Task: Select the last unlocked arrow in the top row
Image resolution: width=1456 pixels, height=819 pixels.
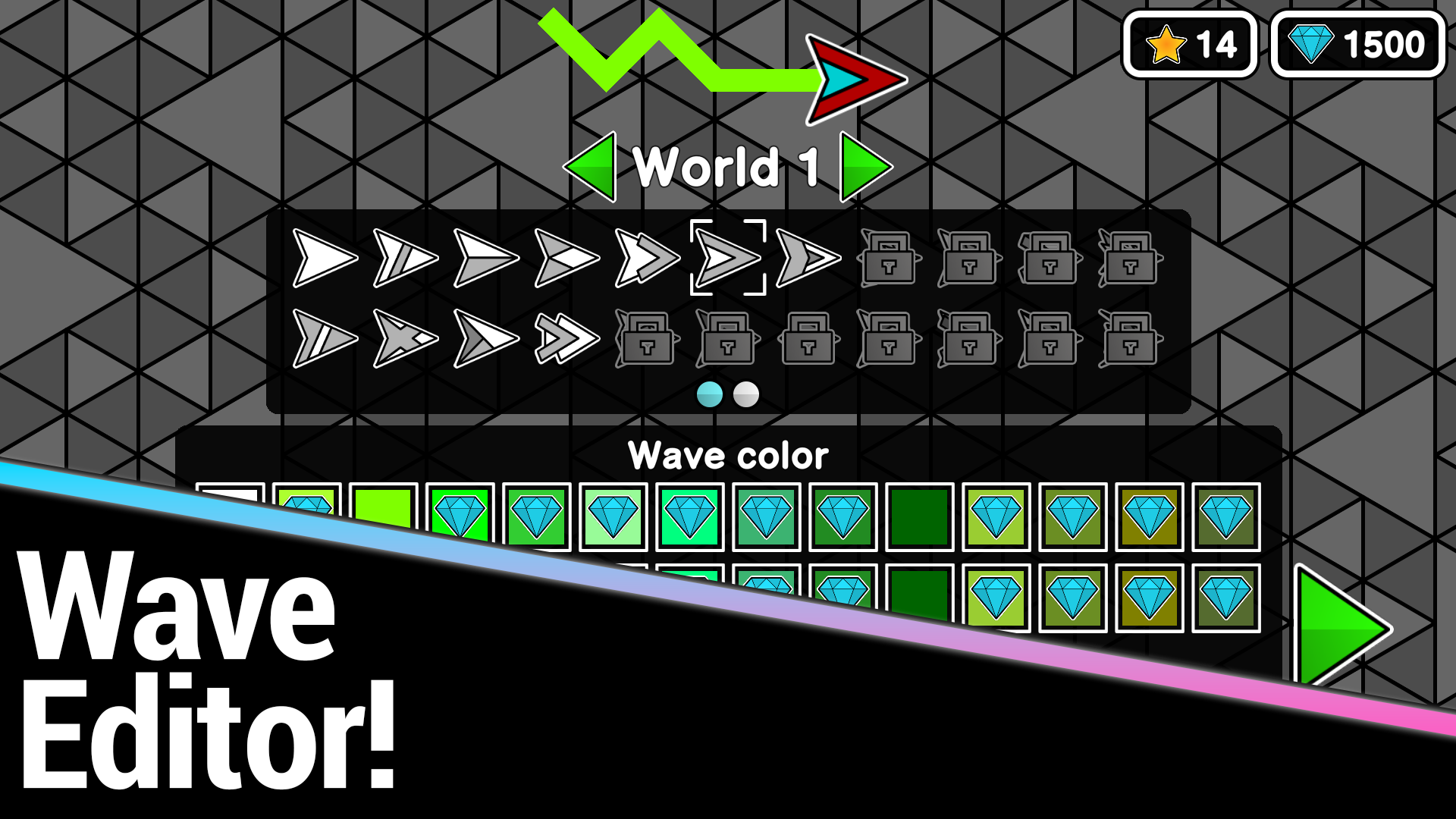Action: point(806,258)
